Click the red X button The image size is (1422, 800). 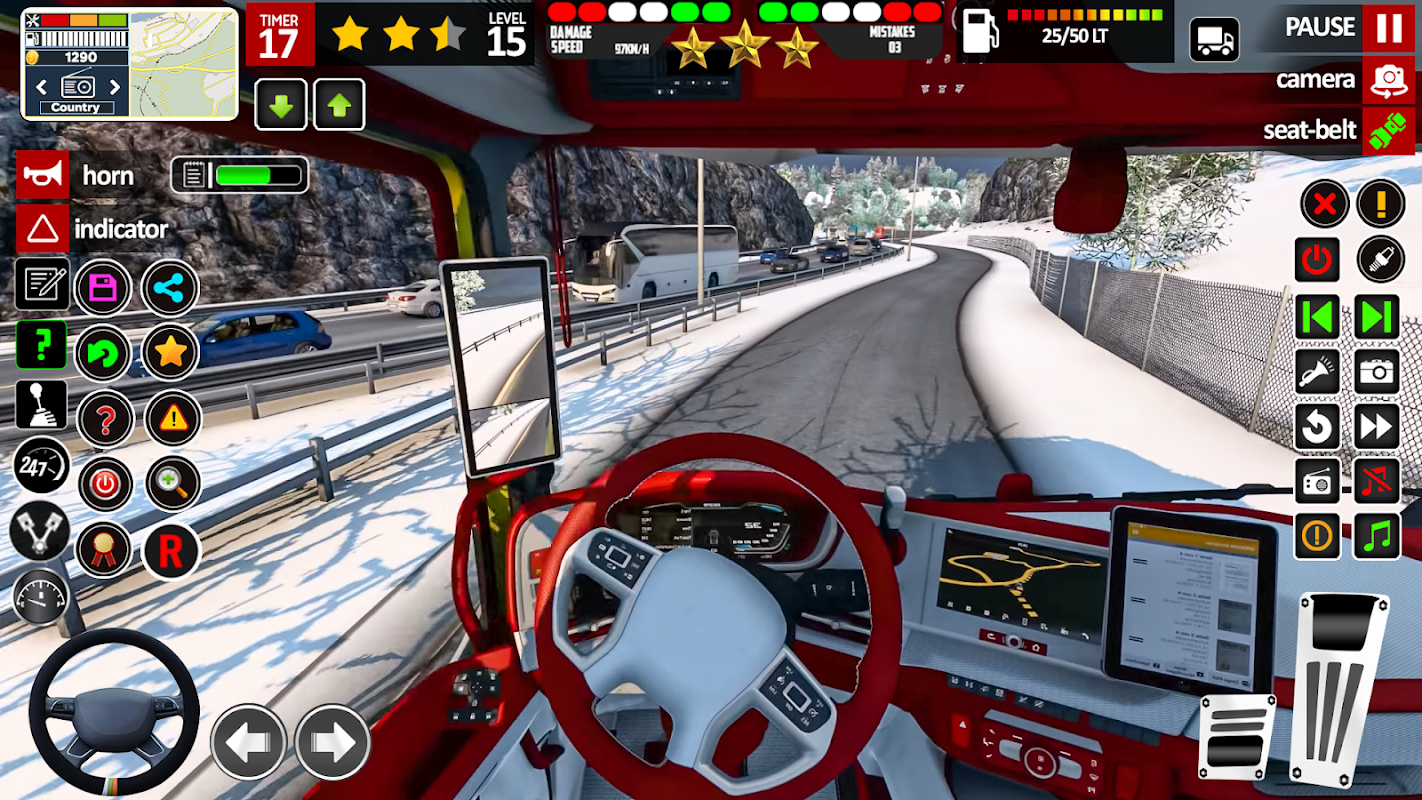tap(1324, 205)
